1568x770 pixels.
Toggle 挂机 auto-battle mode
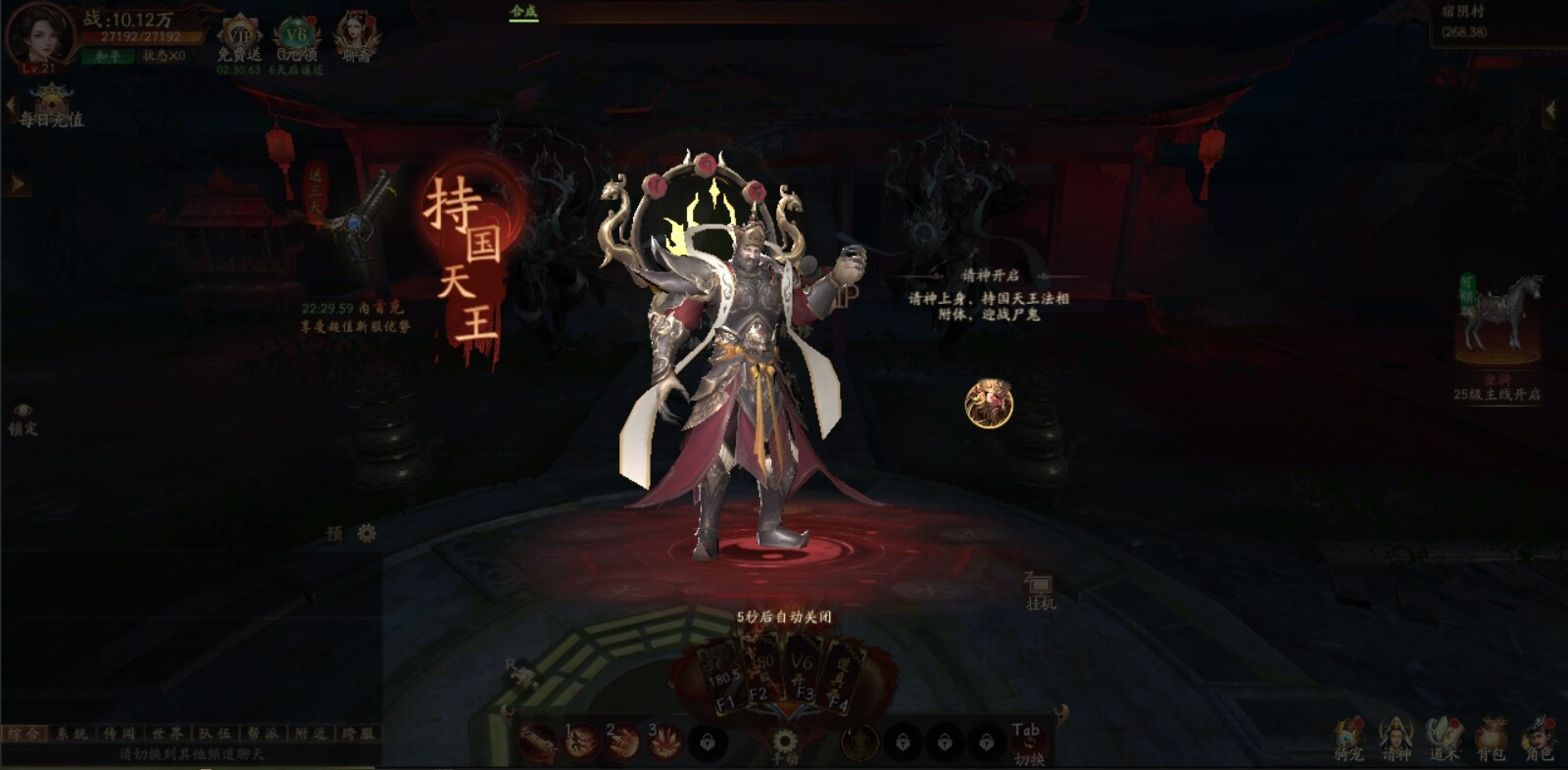tap(1040, 591)
